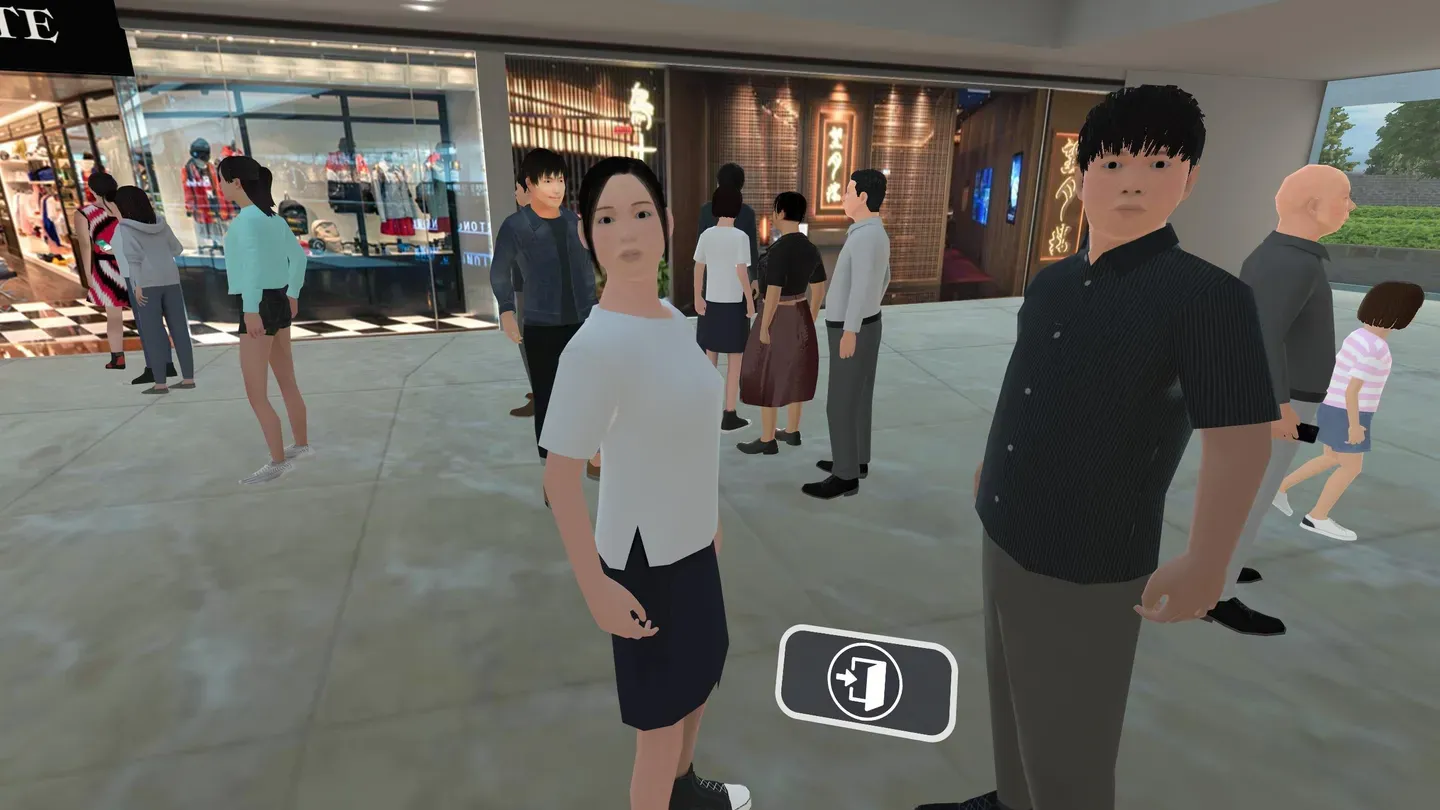Select the woman avatar in the white shirt
Viewport: 1440px width, 810px height.
pos(640,420)
